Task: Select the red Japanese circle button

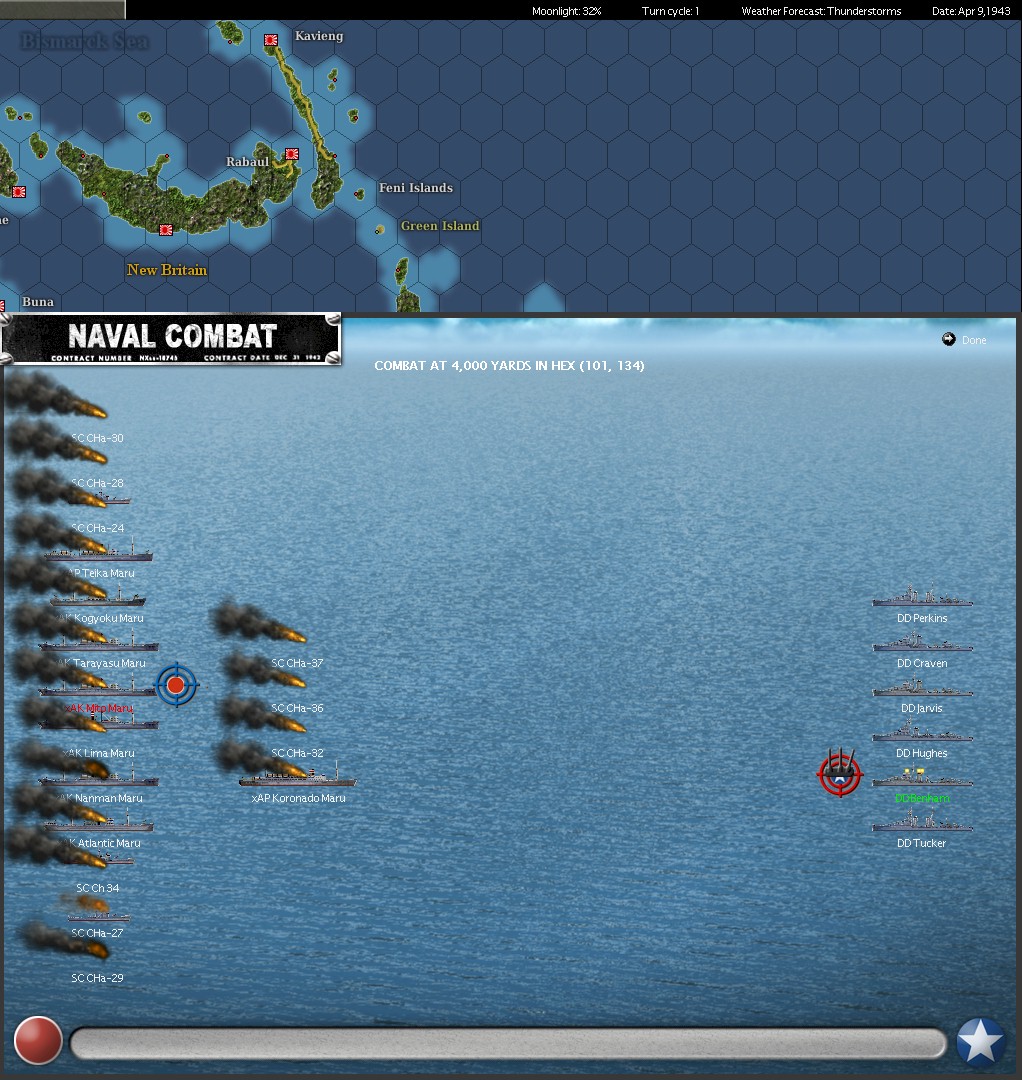Action: coord(38,1041)
